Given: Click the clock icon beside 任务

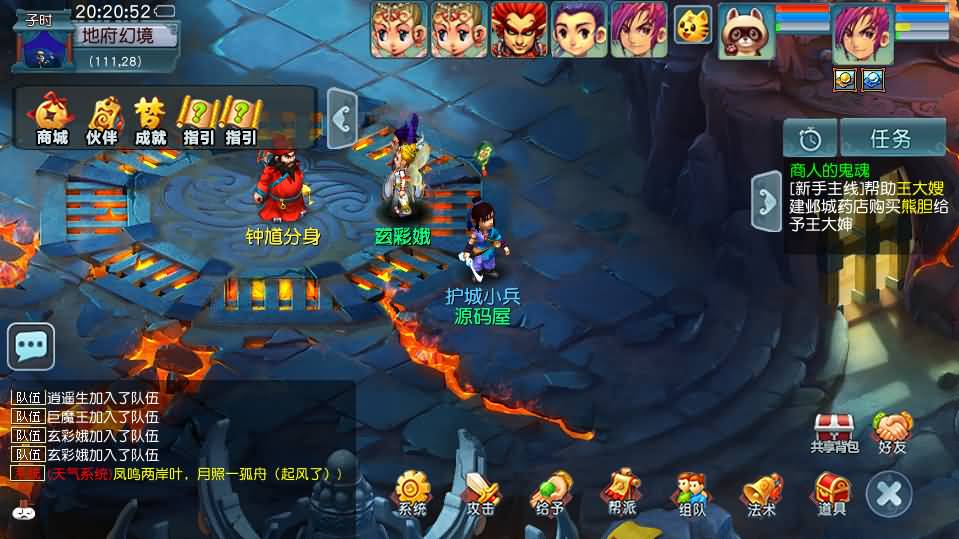Looking at the screenshot, I should [x=810, y=138].
